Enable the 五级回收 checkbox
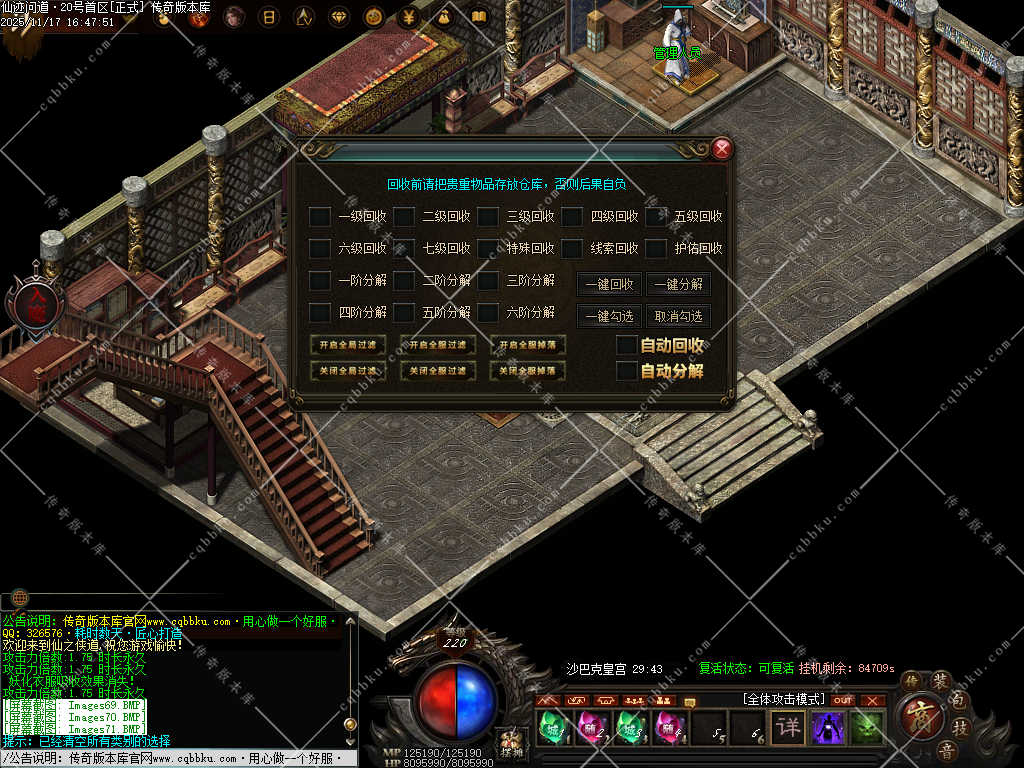 click(x=656, y=216)
